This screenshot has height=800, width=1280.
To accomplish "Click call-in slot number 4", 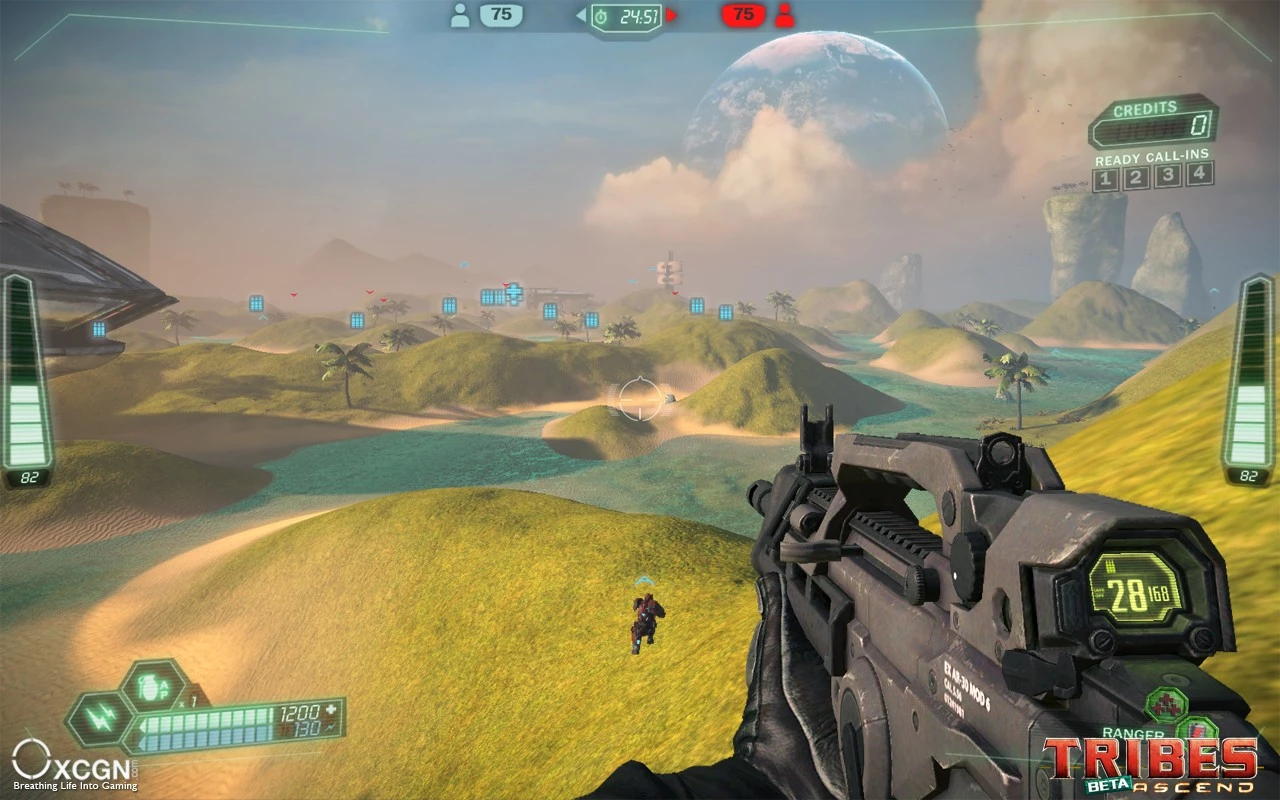I will click(x=1198, y=174).
